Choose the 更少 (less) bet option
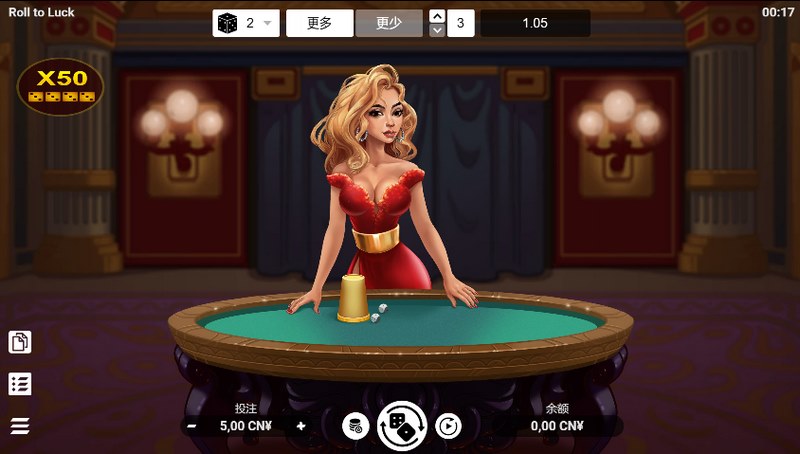The height and width of the screenshot is (454, 800). (x=389, y=23)
